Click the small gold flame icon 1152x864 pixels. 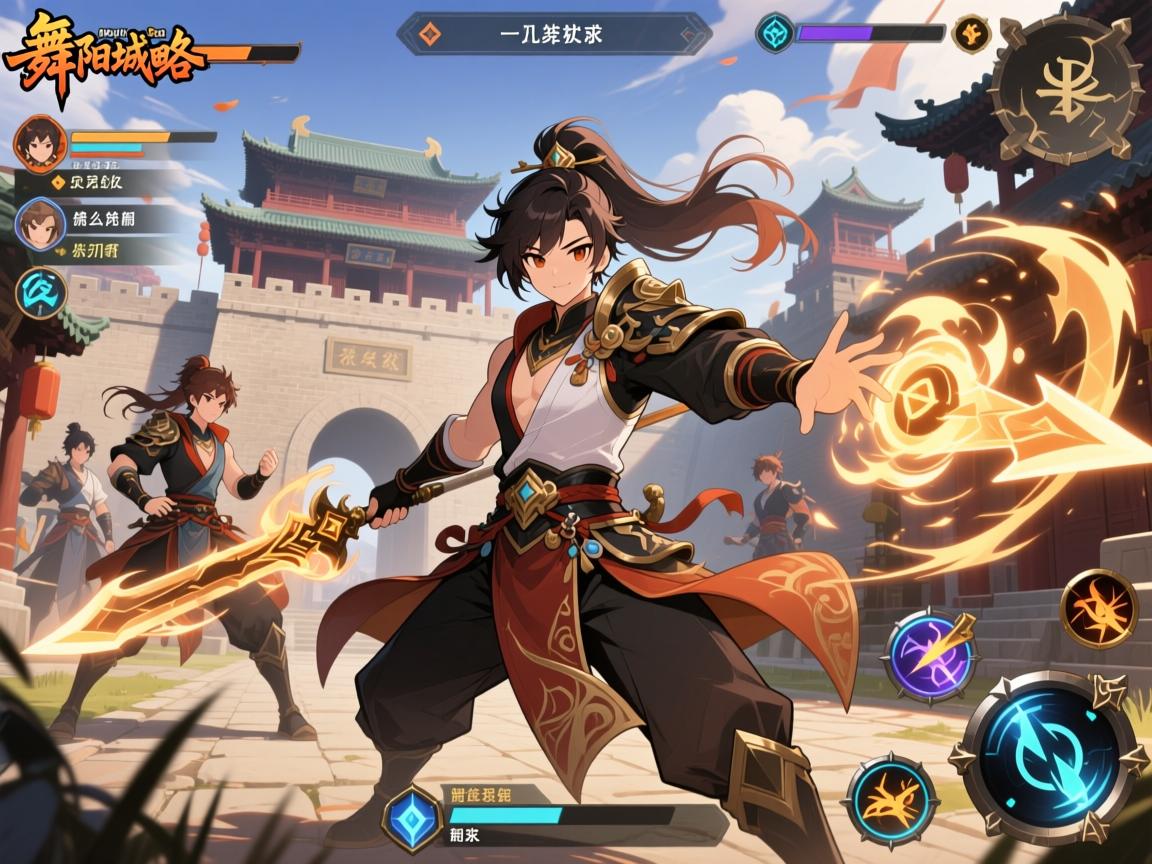pos(970,34)
